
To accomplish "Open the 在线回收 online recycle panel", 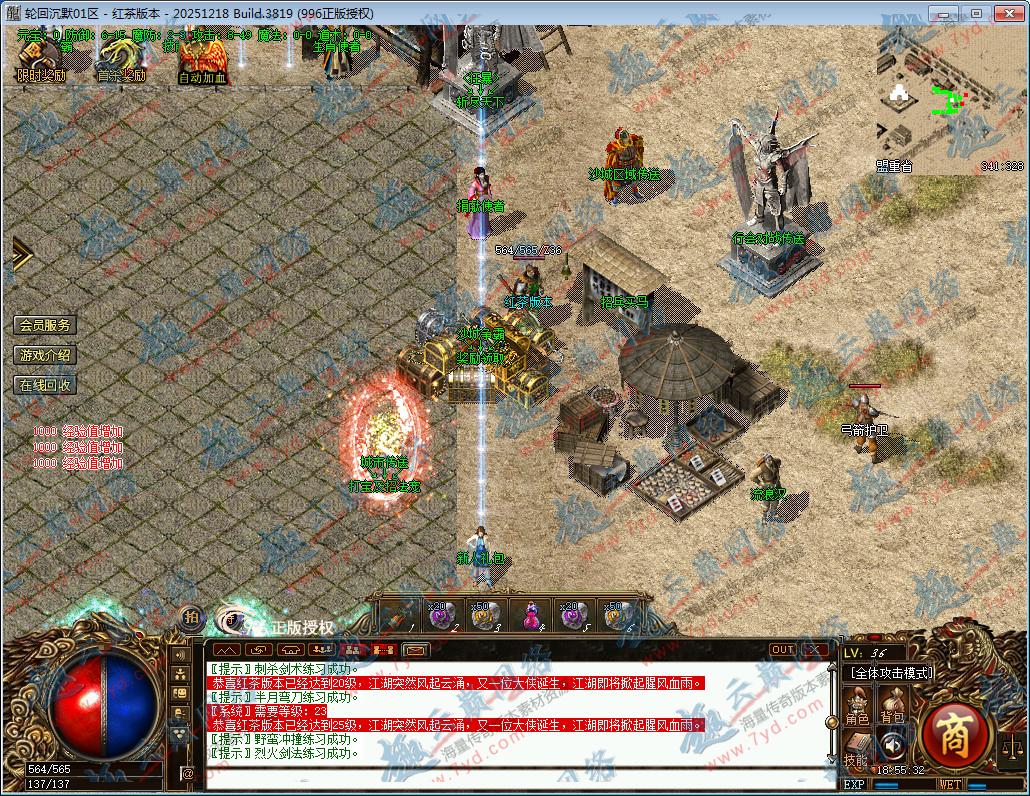I will (x=45, y=385).
